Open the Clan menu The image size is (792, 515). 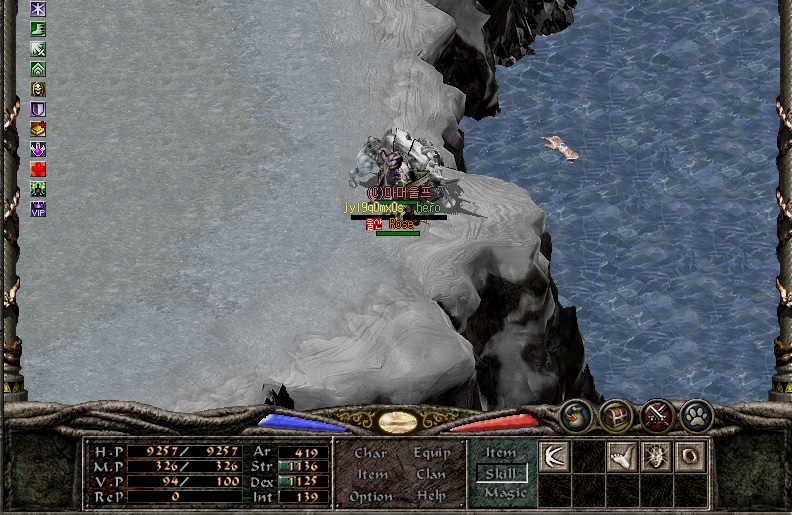(x=431, y=474)
